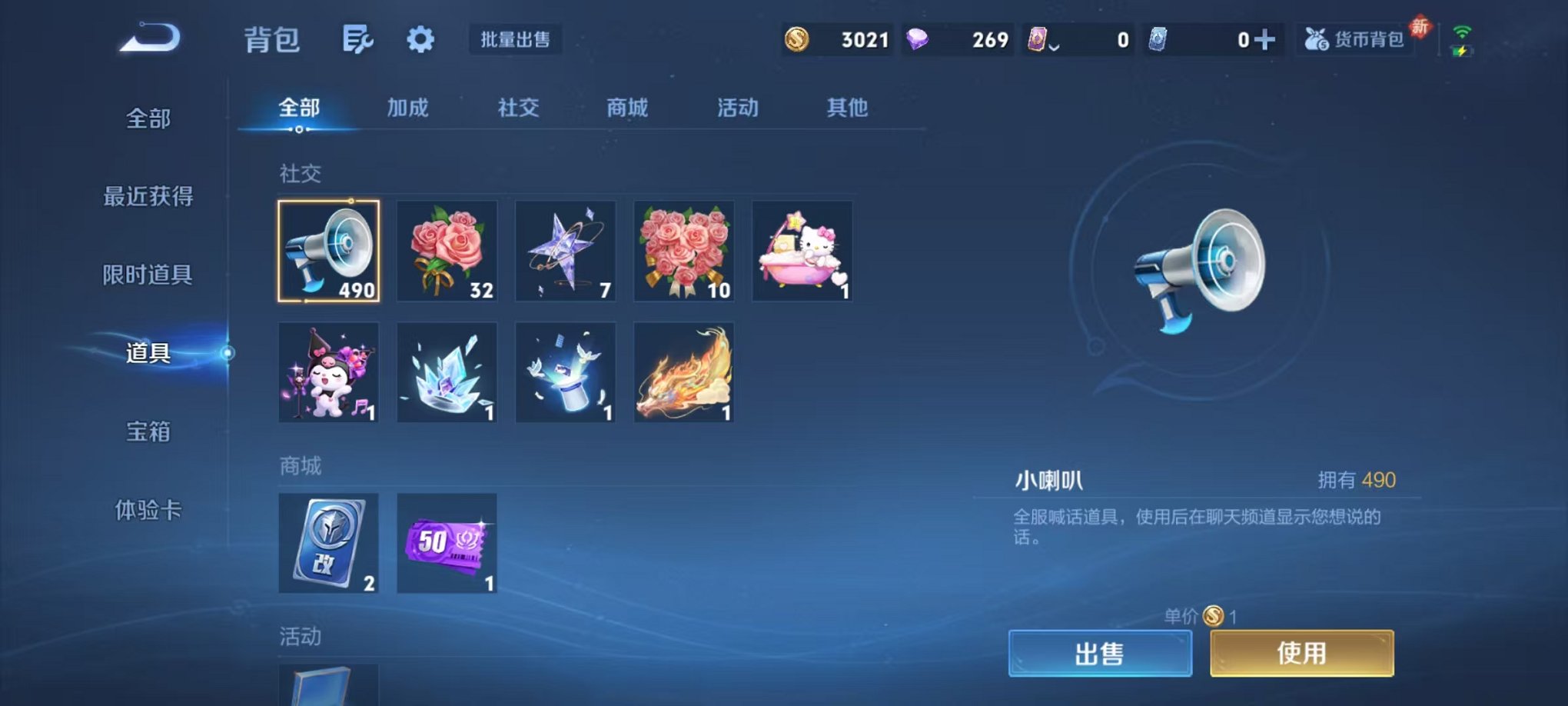Select the 小喇叭 megaphone item
This screenshot has width=1568, height=706.
pos(329,251)
